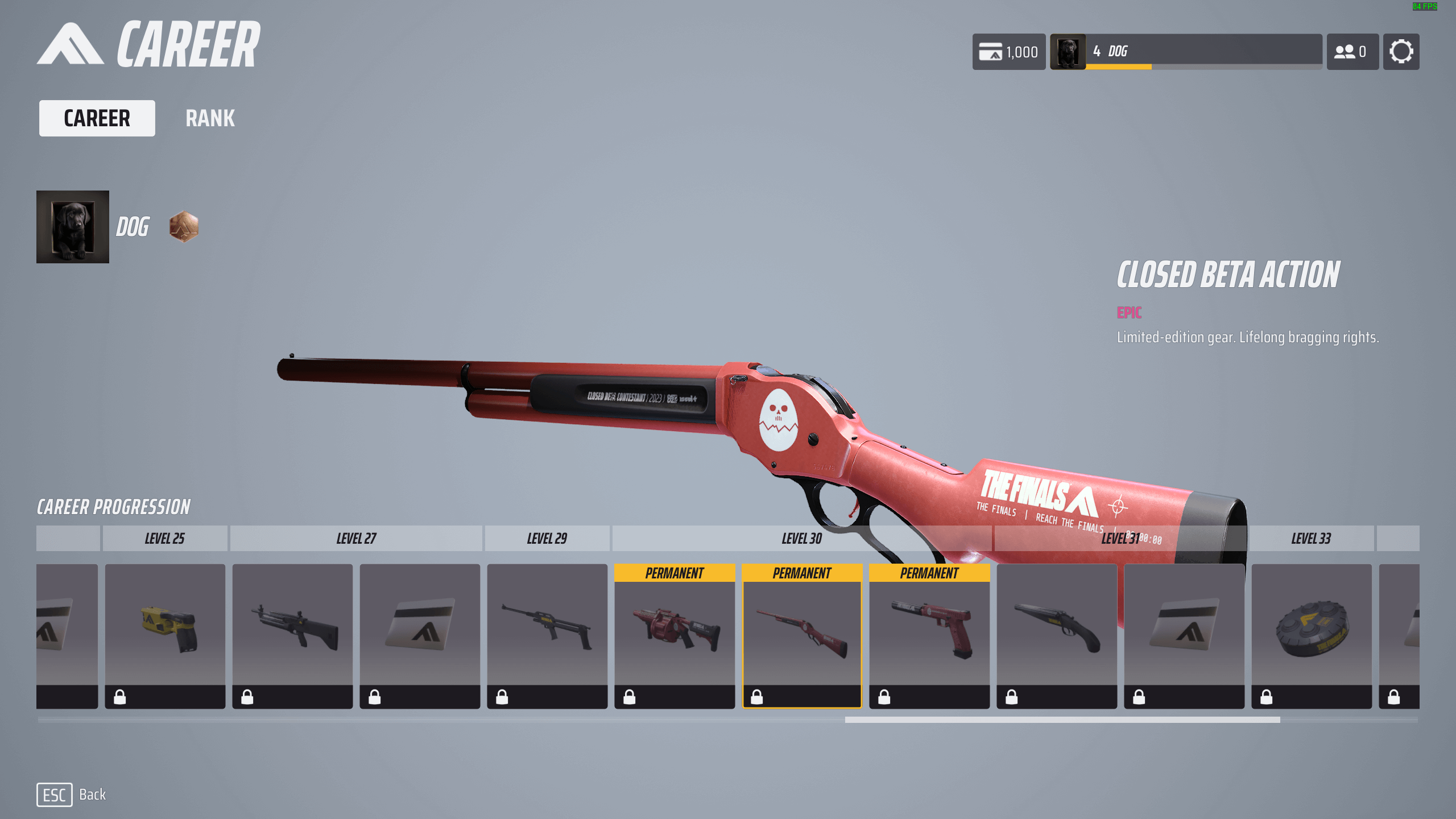Pick the red pistol permanent reward

pos(929,635)
